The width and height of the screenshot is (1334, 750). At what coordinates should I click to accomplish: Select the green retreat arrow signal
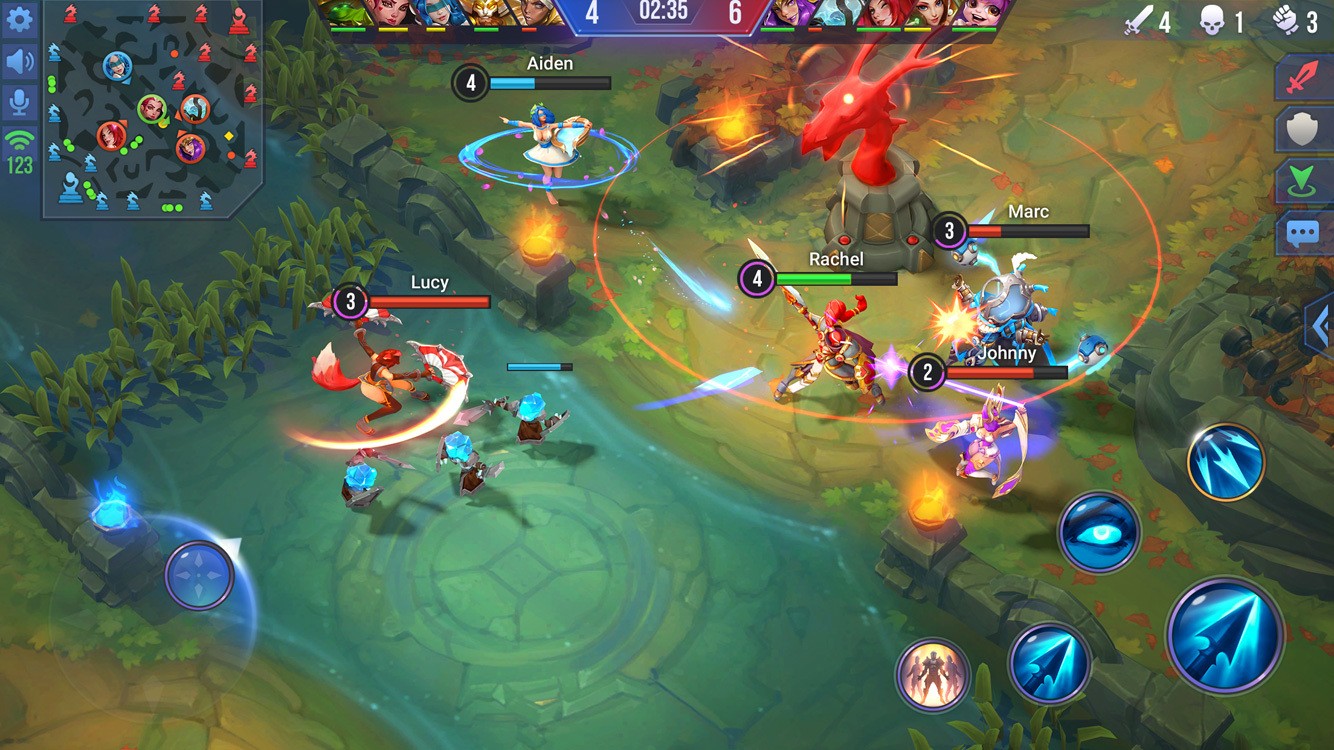(x=1301, y=182)
